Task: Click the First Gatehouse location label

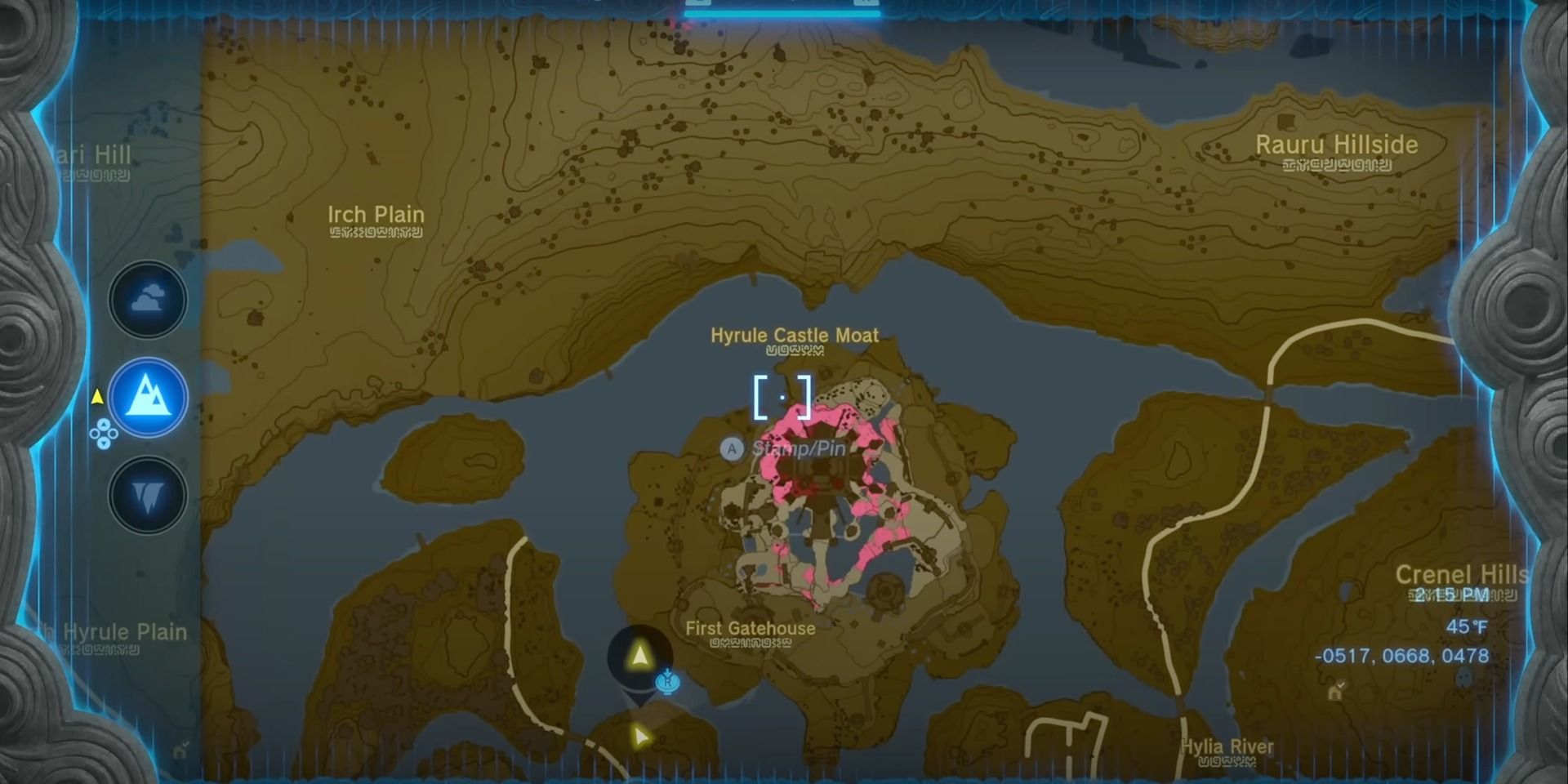Action: (751, 629)
